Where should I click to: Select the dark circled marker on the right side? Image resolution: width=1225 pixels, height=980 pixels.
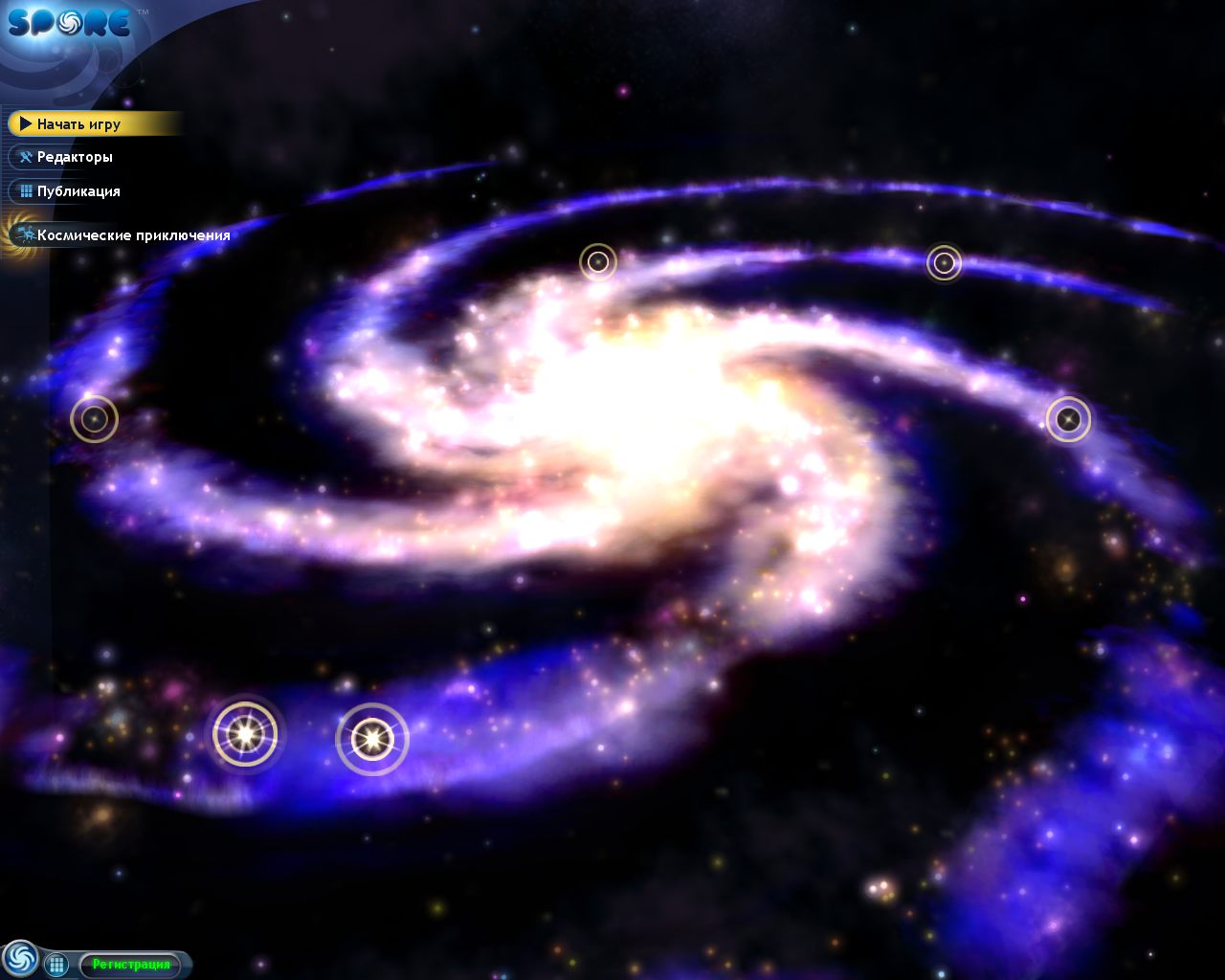tap(1069, 418)
